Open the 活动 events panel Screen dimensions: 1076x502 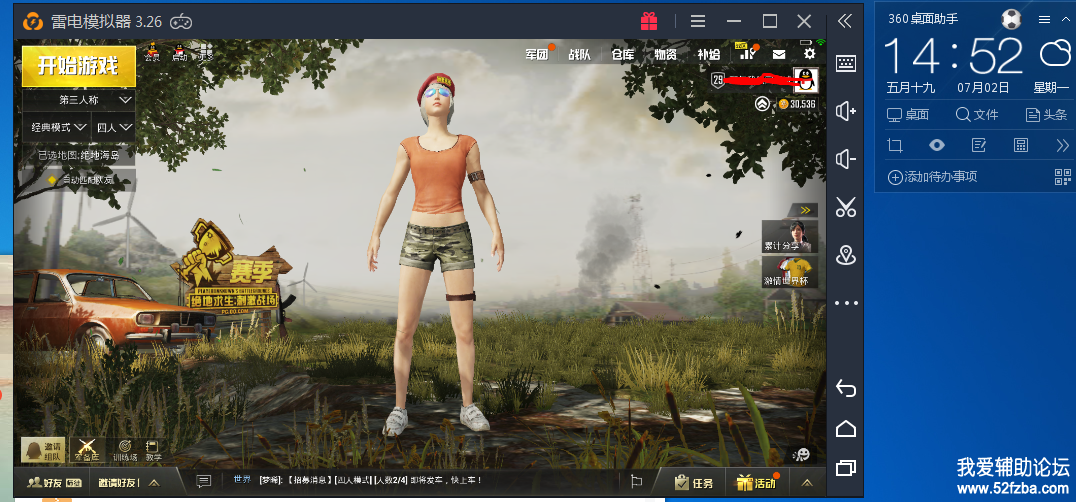click(x=756, y=483)
